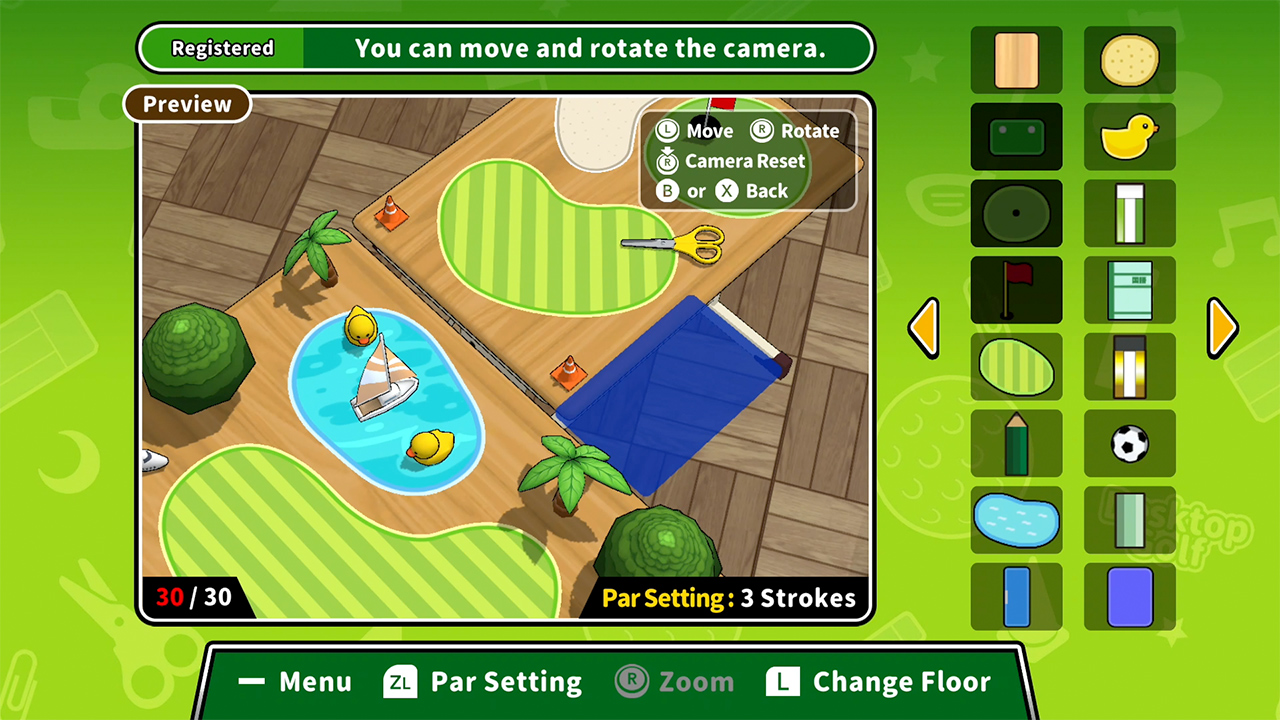Select the pencil object
The image size is (1280, 720).
(1016, 444)
